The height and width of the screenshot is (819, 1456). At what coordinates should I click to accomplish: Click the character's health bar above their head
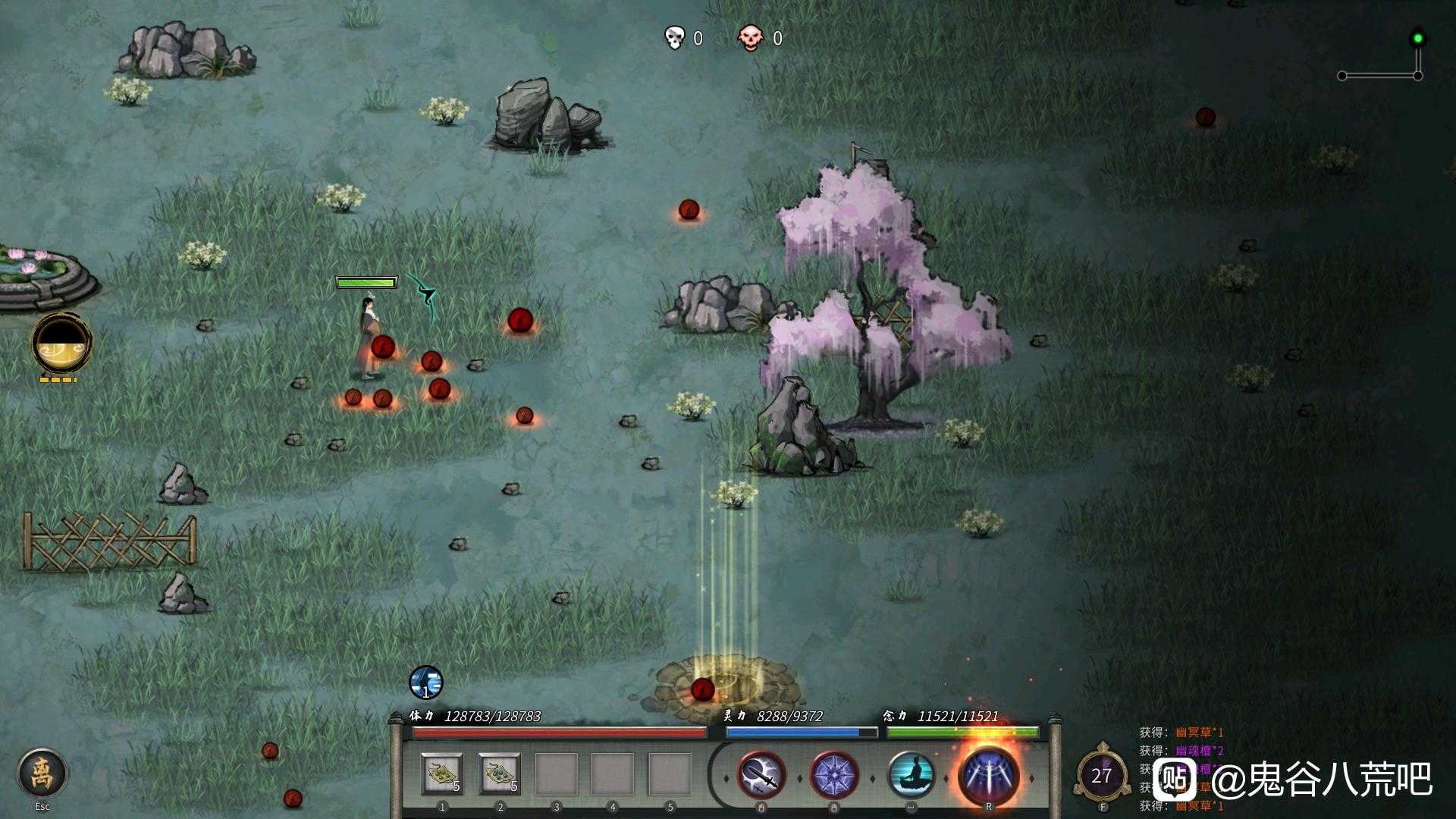[366, 281]
